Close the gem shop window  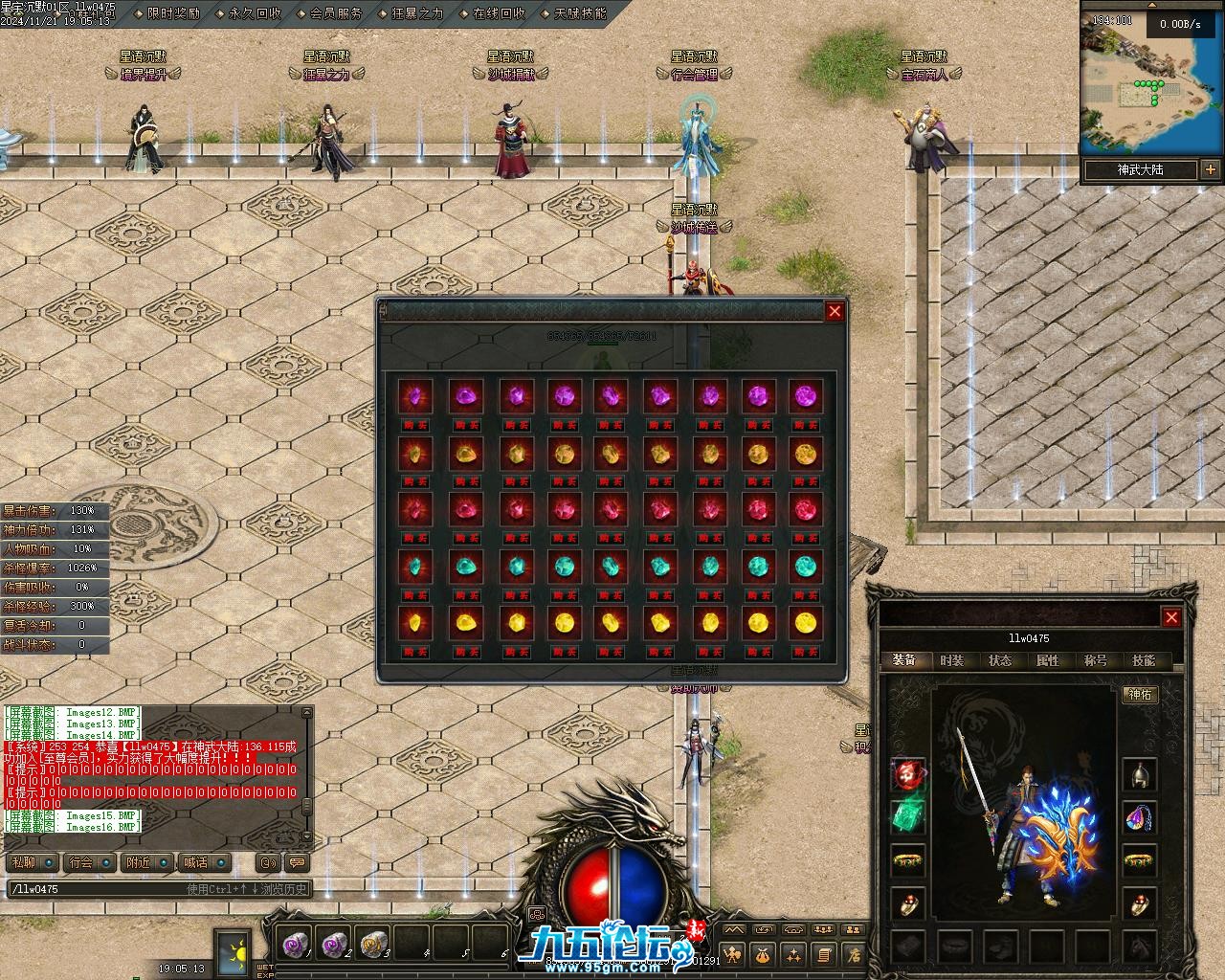(835, 311)
